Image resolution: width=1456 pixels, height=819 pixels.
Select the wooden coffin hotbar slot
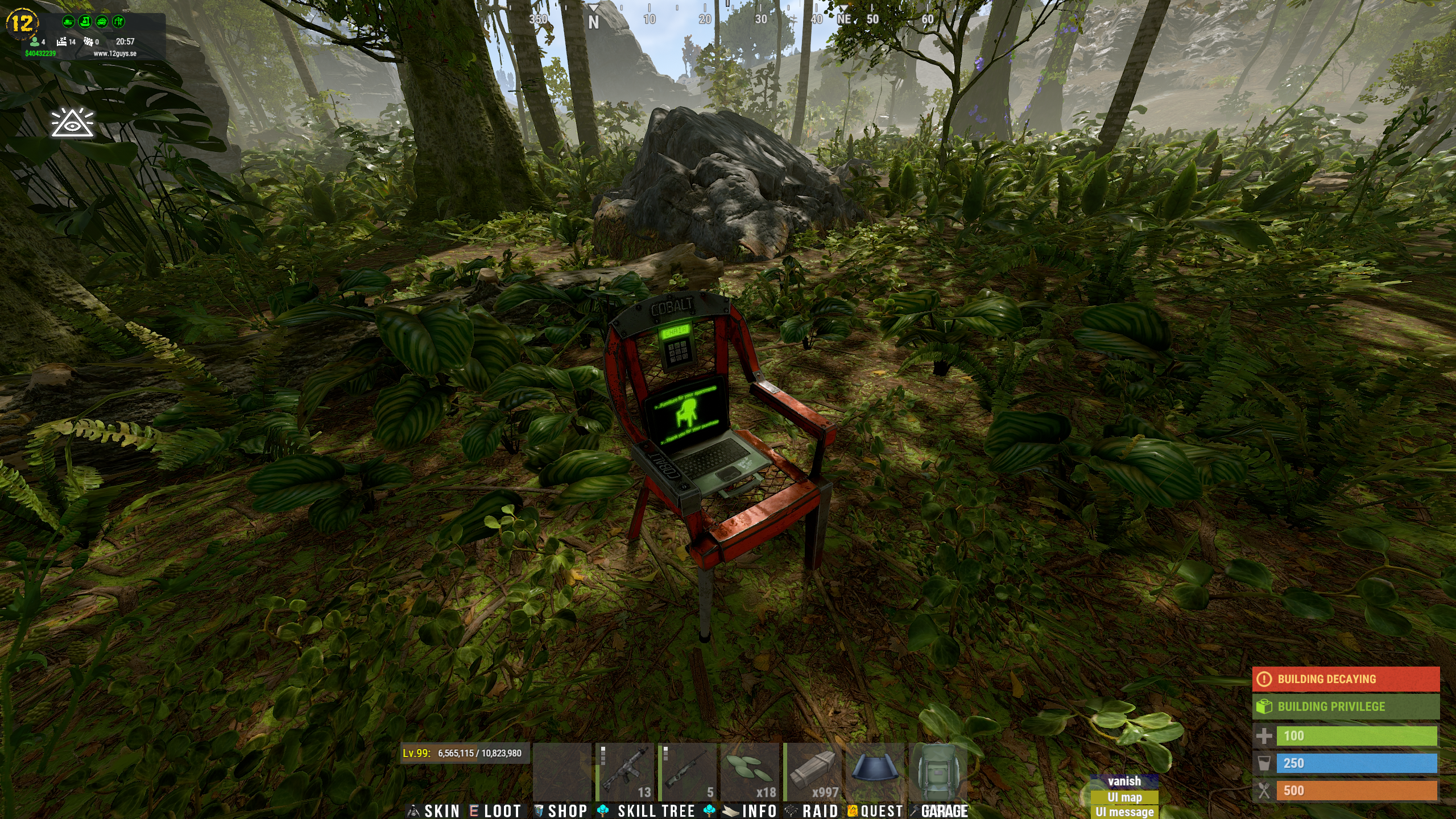point(812,772)
